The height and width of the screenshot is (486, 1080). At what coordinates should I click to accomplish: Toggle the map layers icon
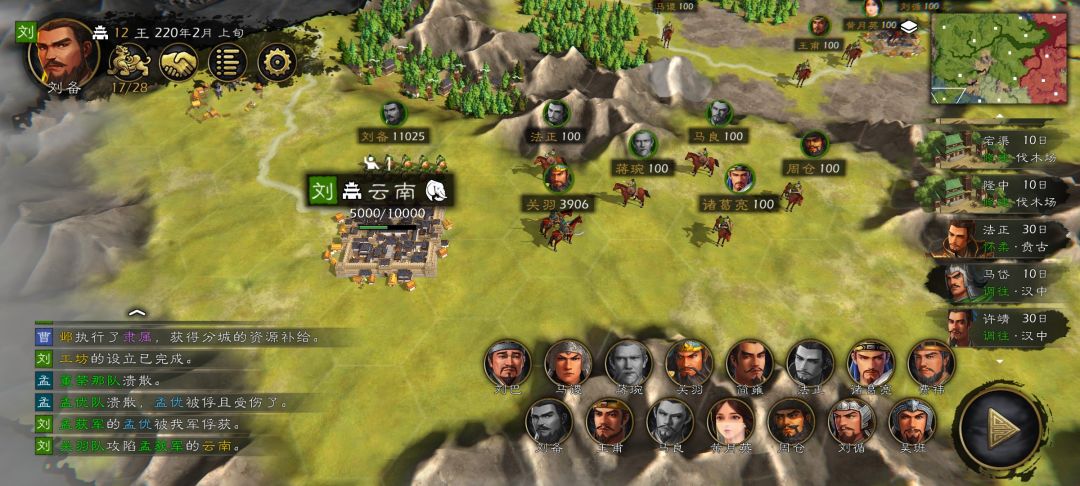(908, 29)
